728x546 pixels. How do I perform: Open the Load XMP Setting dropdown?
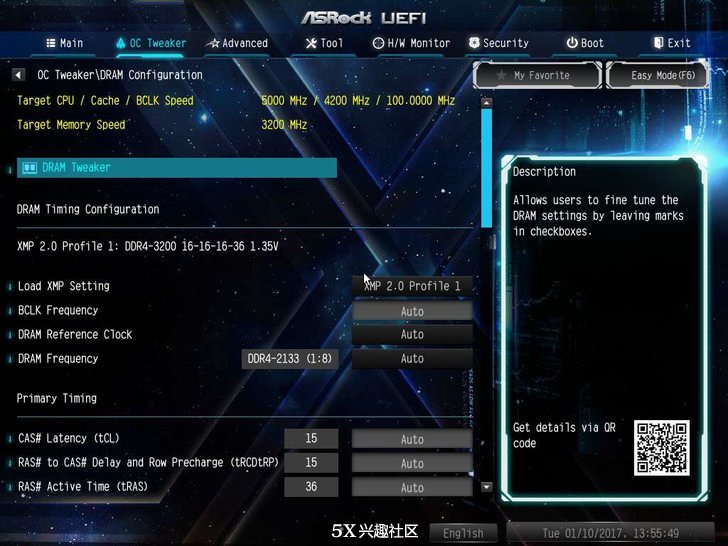(x=412, y=286)
